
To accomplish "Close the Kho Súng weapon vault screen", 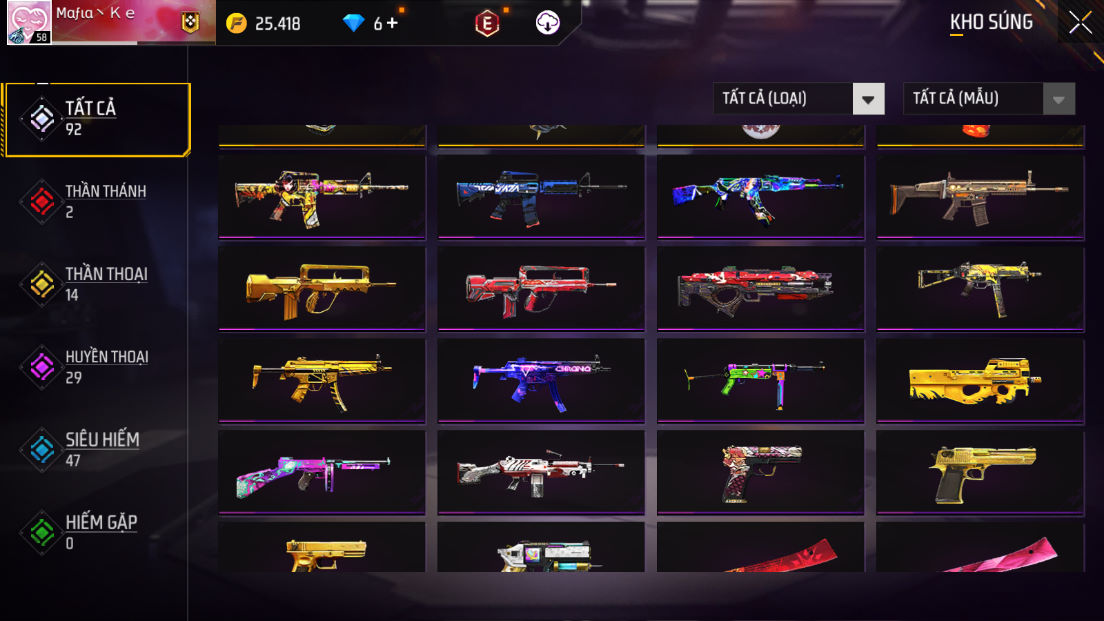I will (1079, 23).
